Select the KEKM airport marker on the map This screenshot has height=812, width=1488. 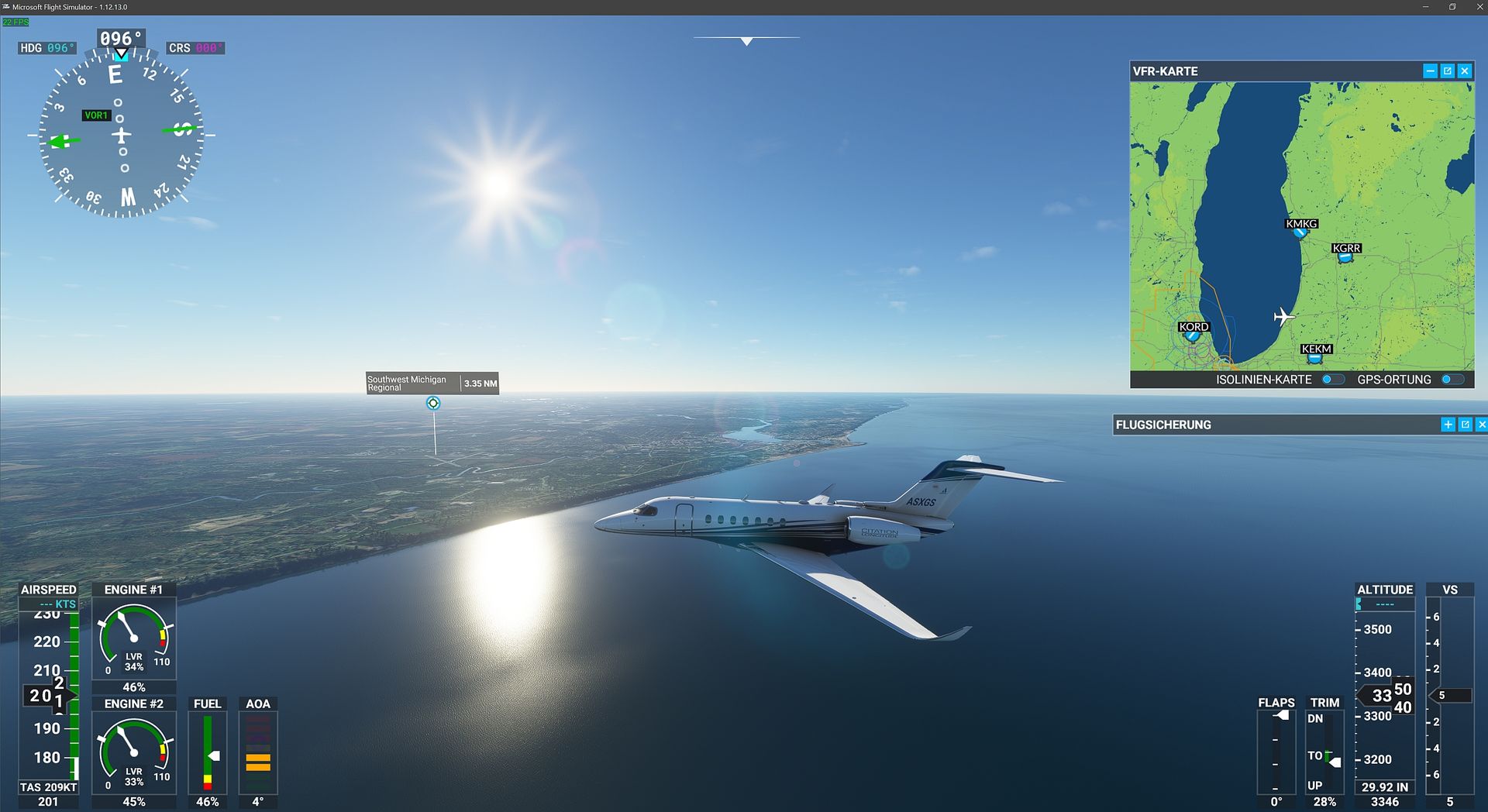(1315, 358)
